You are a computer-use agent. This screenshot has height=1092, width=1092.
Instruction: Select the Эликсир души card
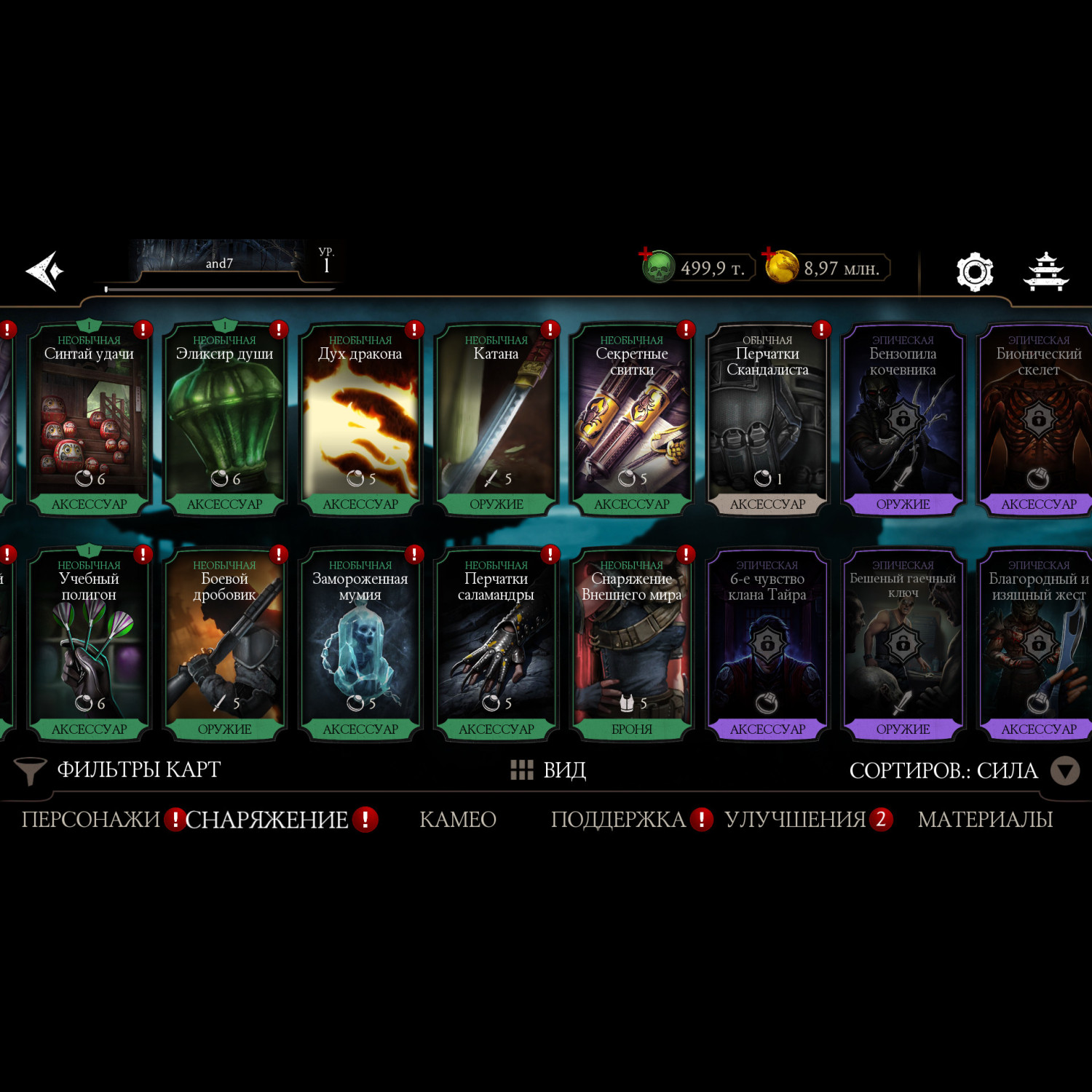pyautogui.click(x=224, y=420)
